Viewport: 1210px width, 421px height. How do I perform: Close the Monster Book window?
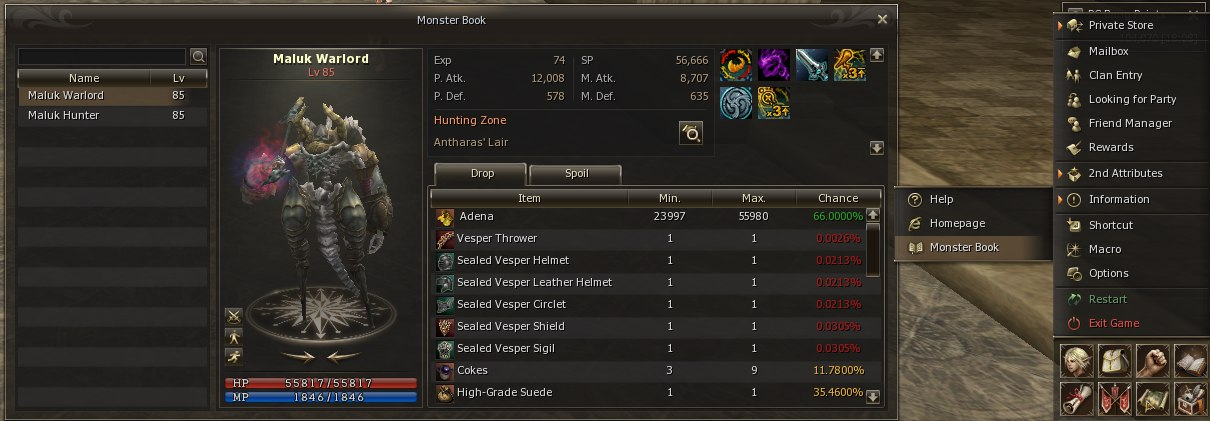[x=881, y=19]
